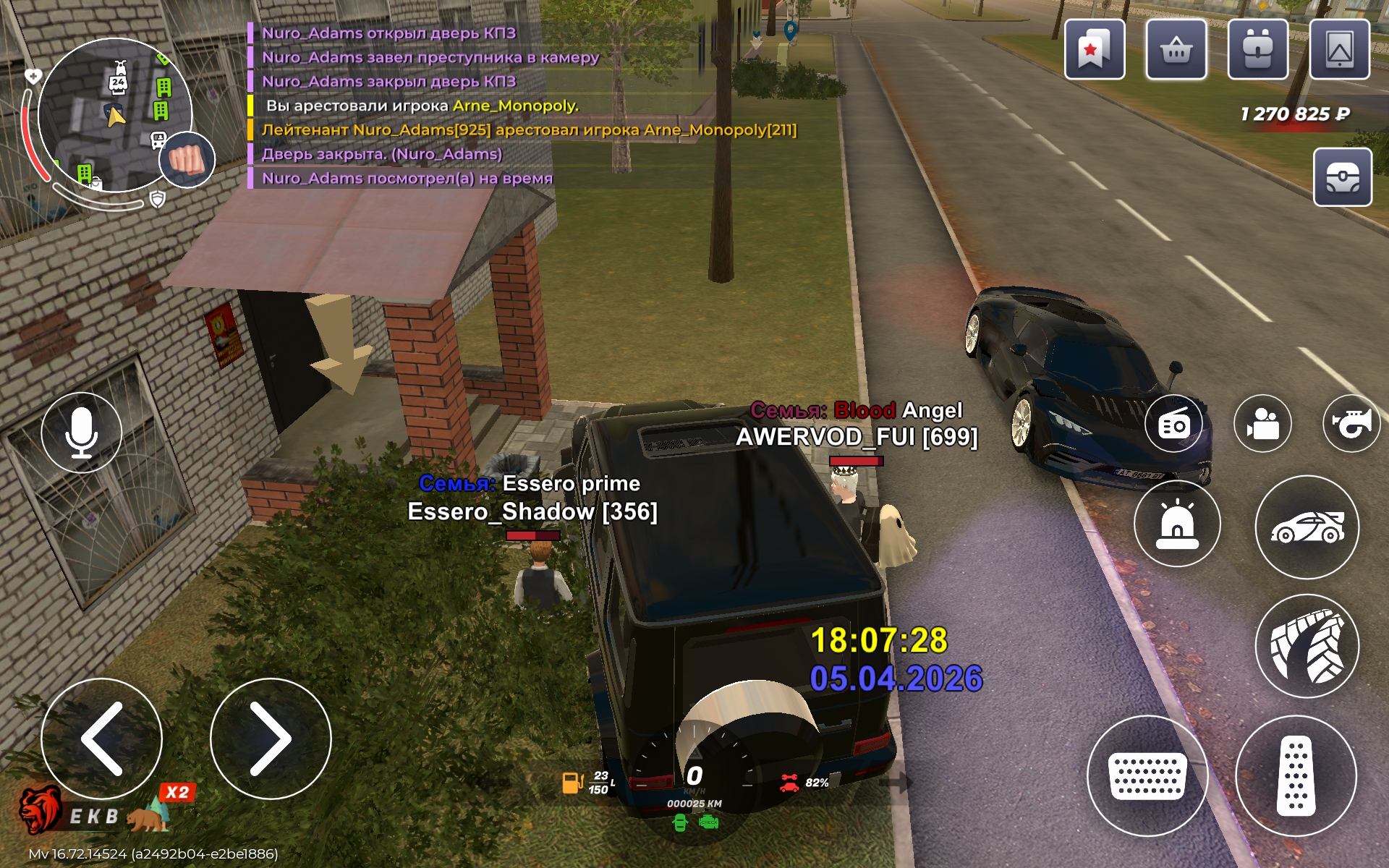Open the treasure chest button
The width and height of the screenshot is (1389, 868).
click(1343, 178)
